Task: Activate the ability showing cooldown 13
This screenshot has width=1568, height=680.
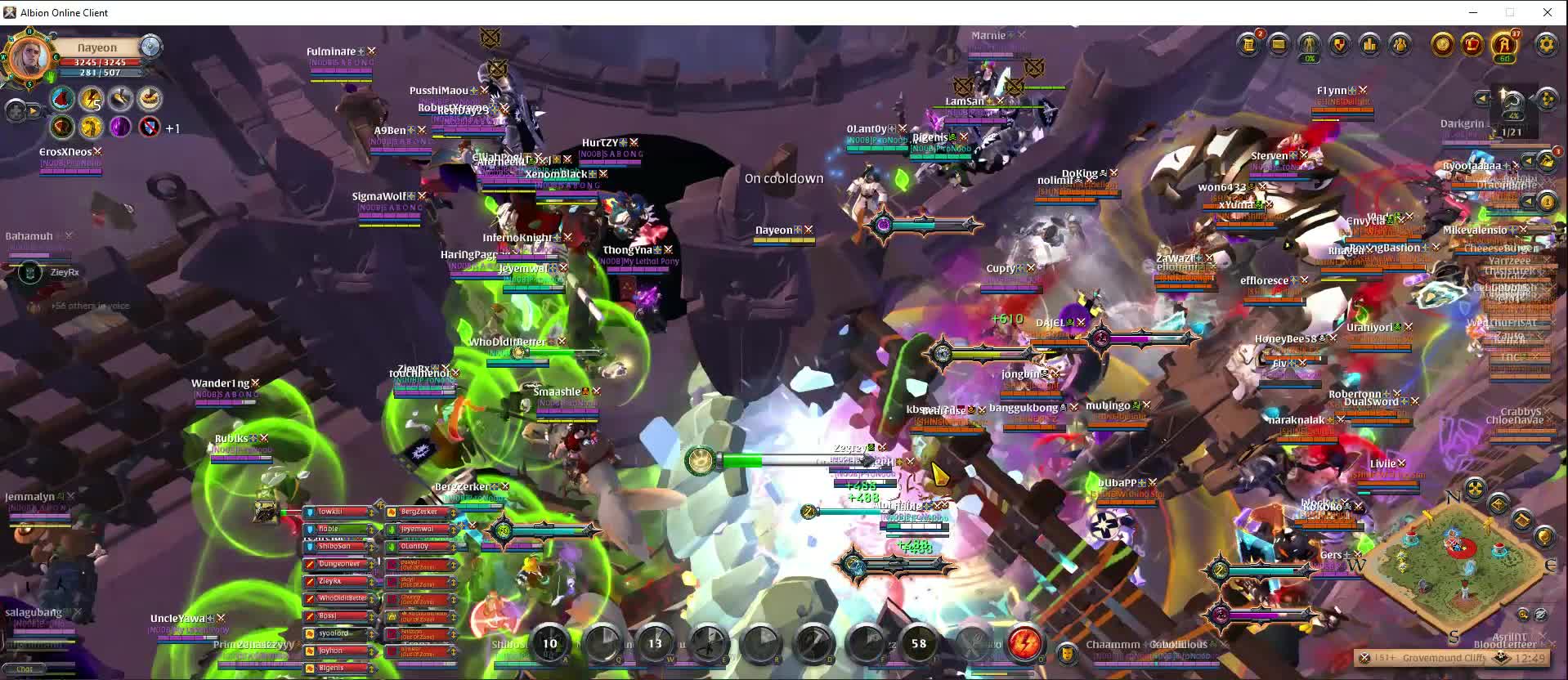Action: point(655,643)
